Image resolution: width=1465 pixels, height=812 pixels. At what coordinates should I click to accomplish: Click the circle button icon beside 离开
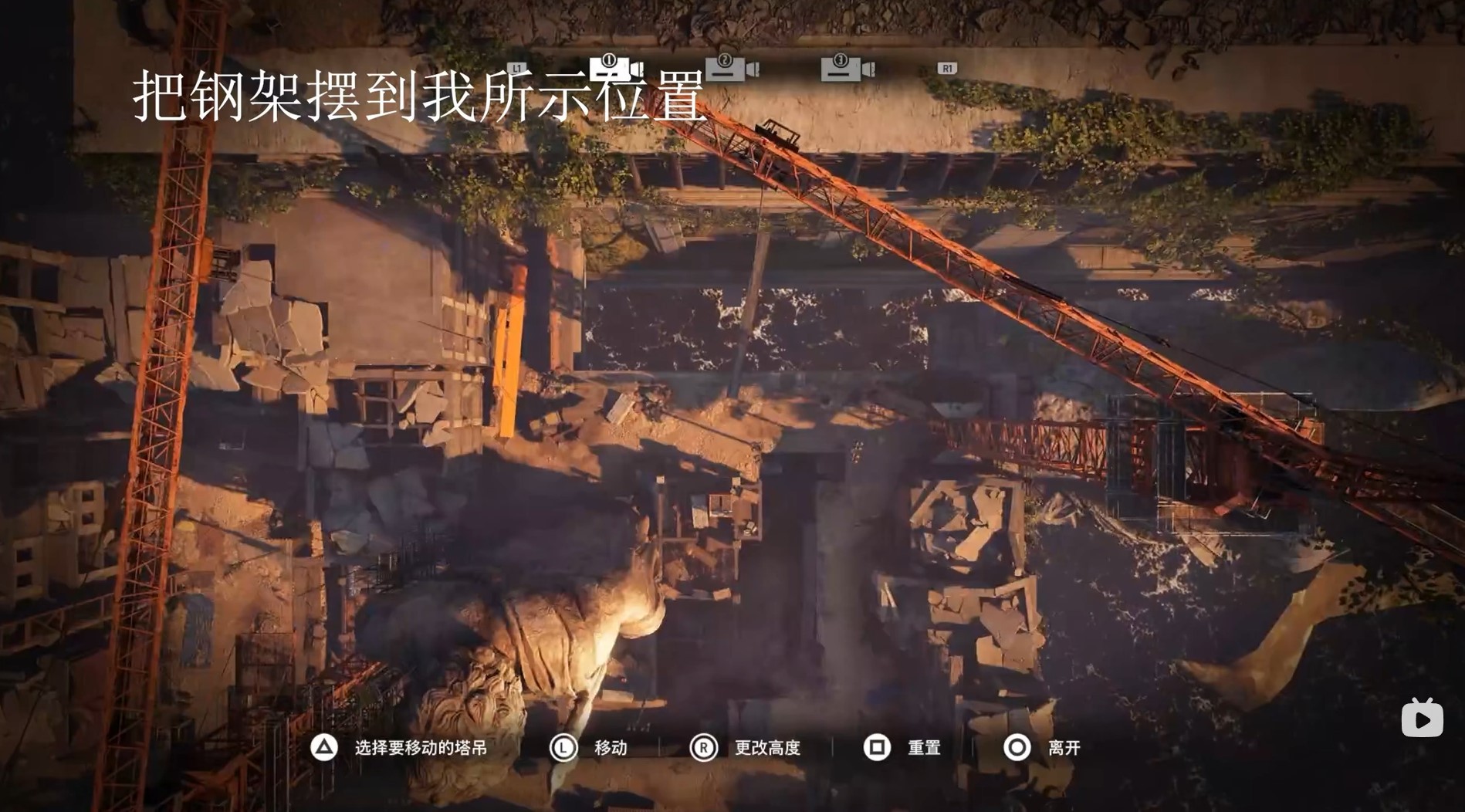pos(1017,747)
